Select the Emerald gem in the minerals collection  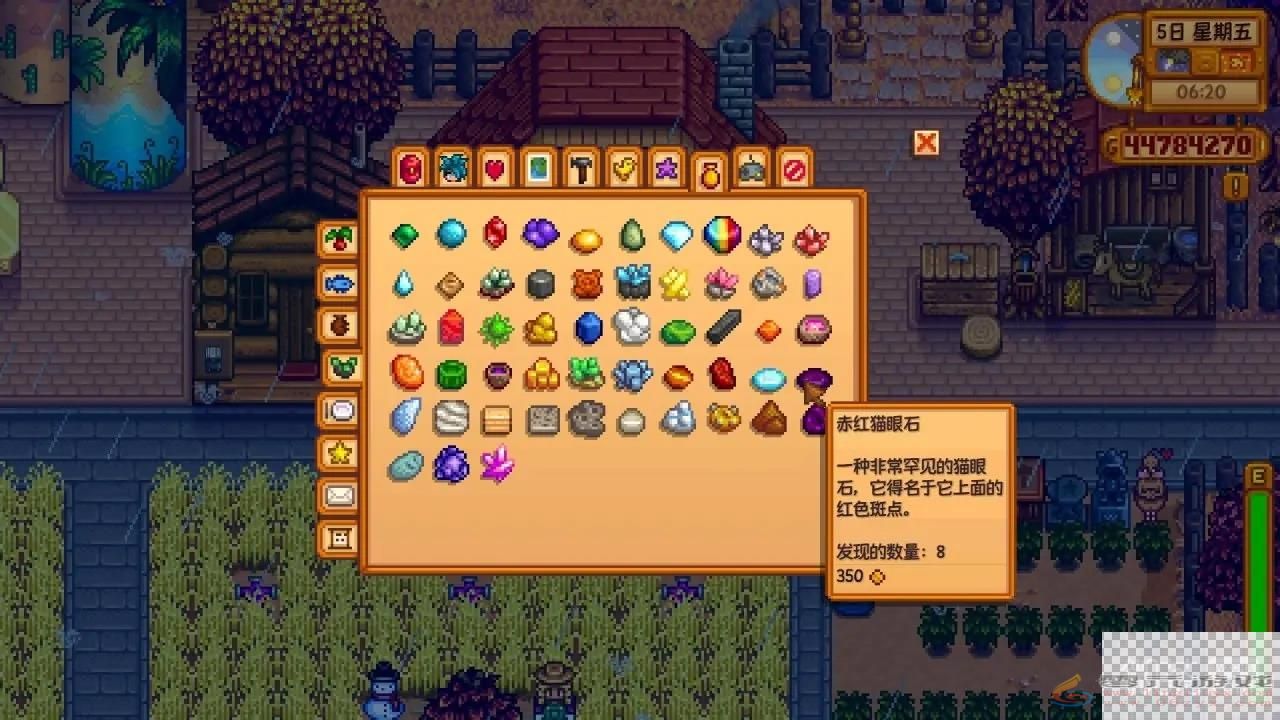[x=403, y=235]
